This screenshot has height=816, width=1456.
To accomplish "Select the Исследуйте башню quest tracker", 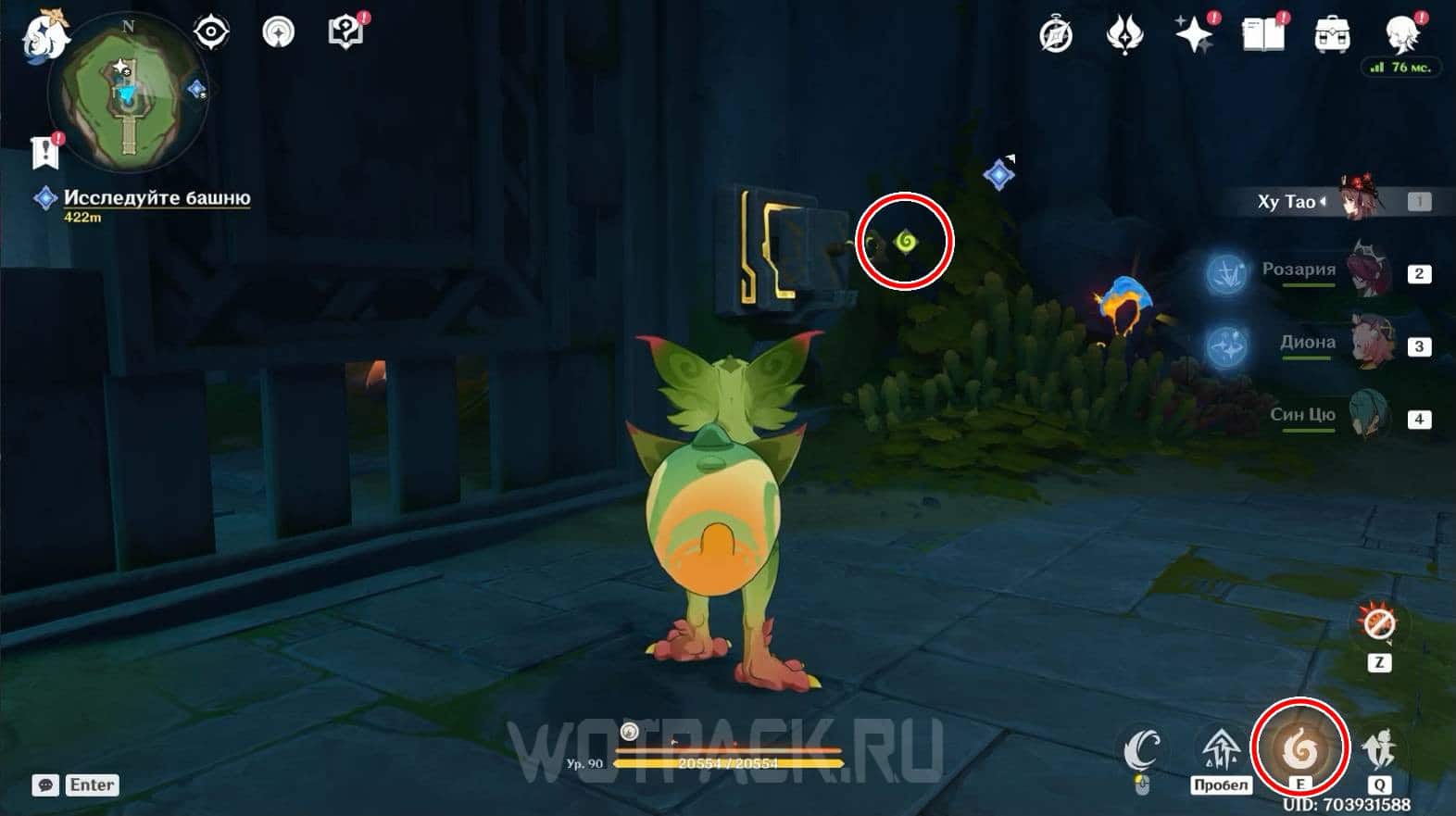I will coord(156,198).
